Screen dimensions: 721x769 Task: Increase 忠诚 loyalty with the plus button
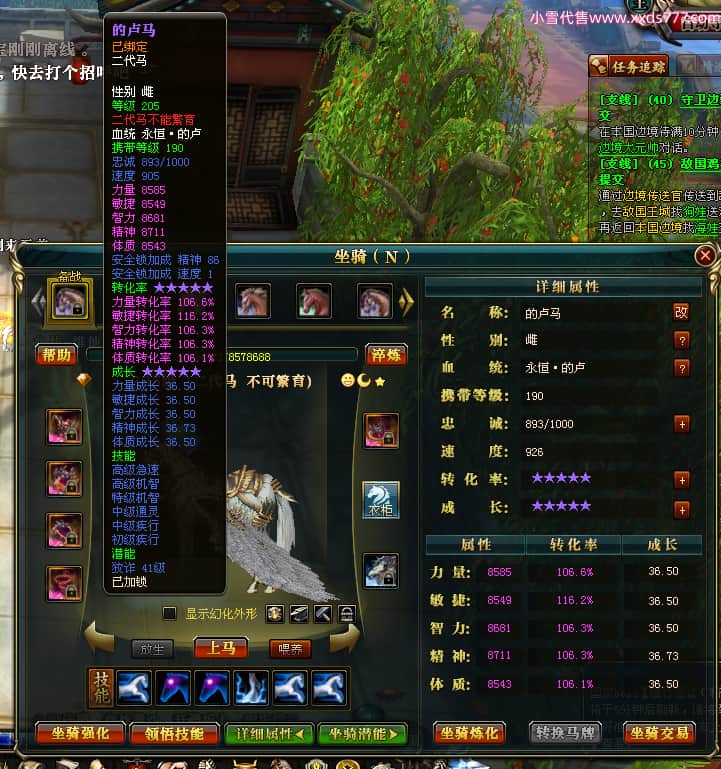click(682, 424)
